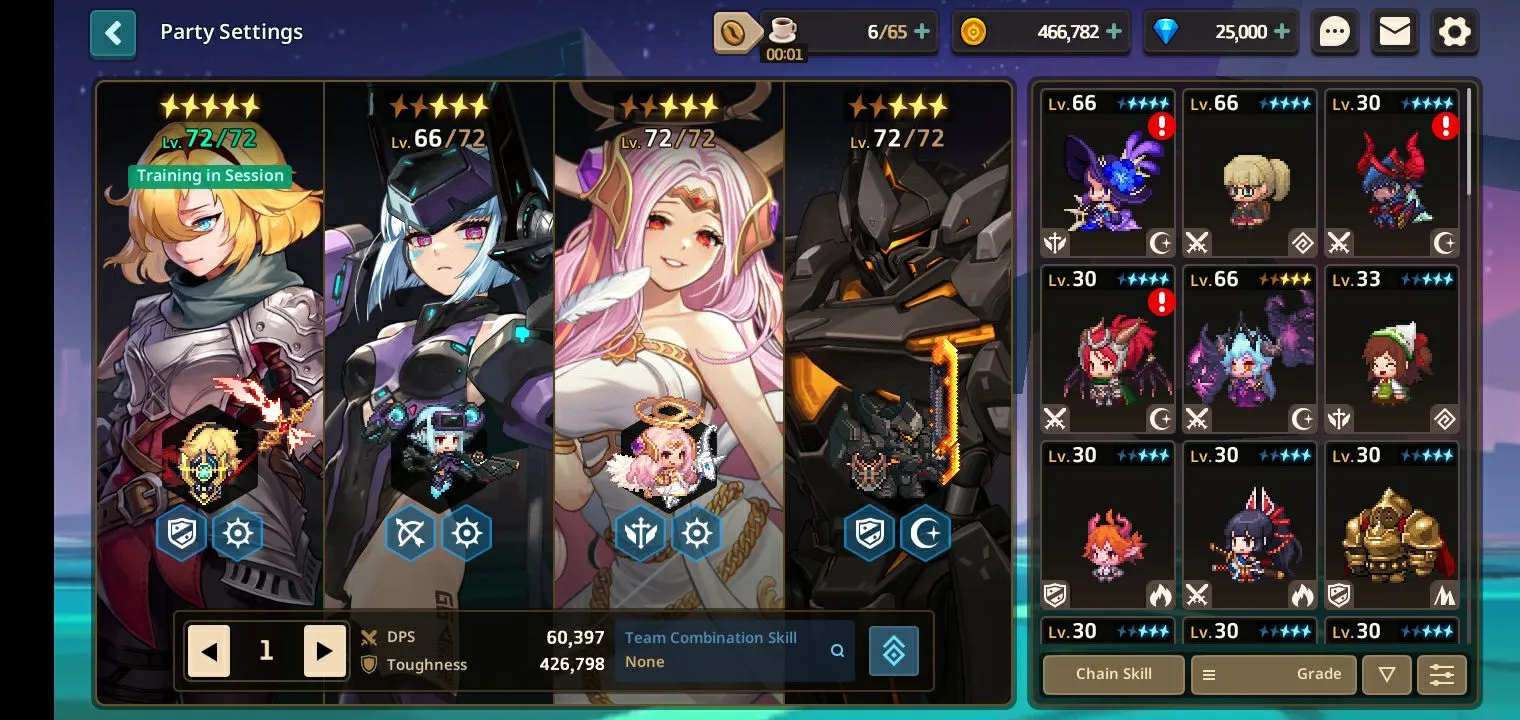Choose the Lv.33 green-hat hero
Screen dimensions: 1520x720
click(1392, 350)
